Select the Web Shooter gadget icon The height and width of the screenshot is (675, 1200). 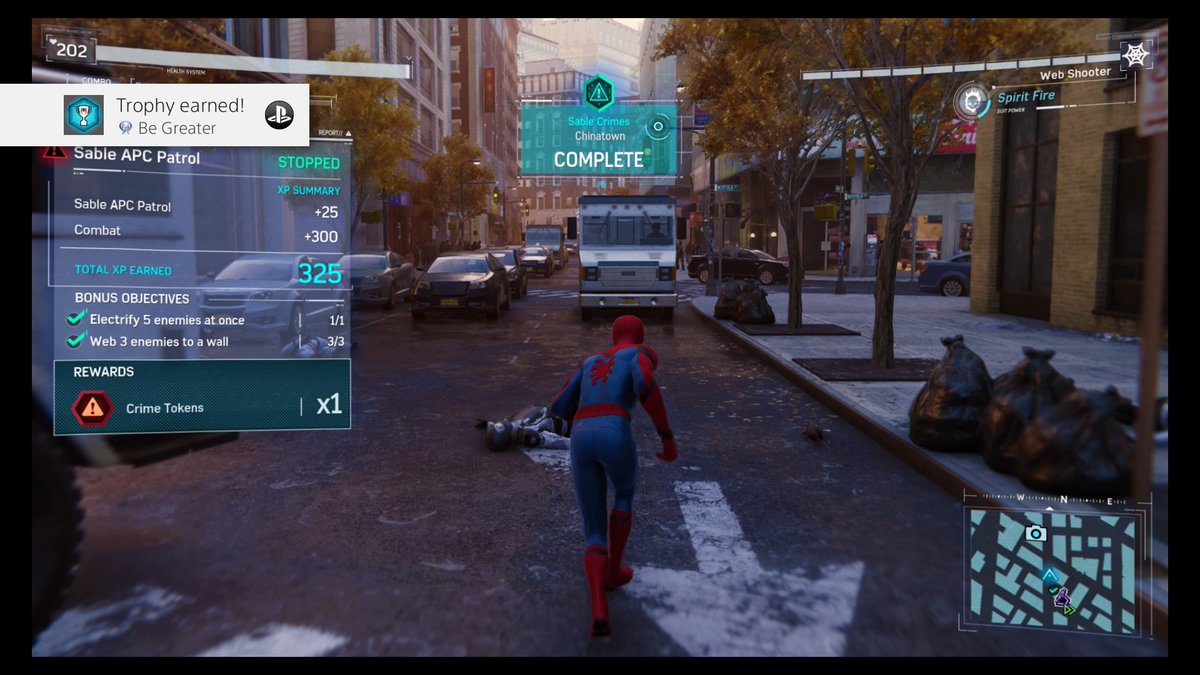pos(1135,55)
